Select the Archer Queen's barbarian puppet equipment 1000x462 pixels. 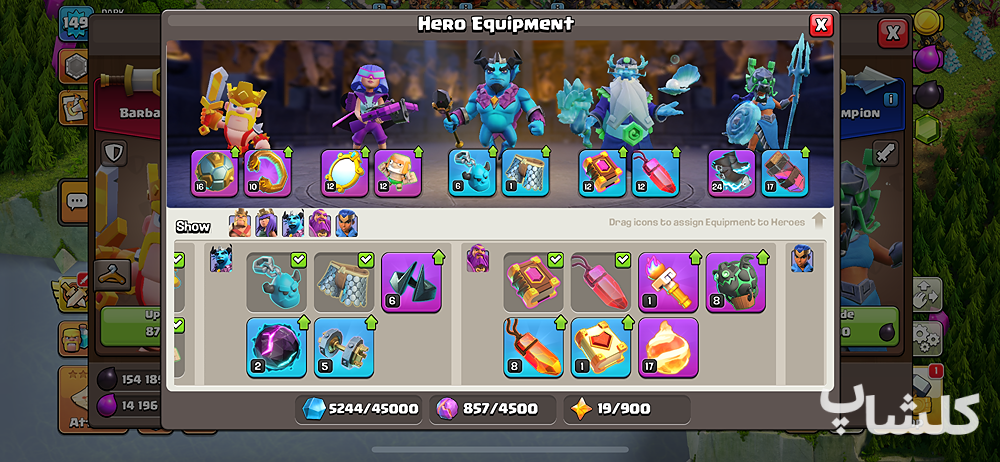tap(397, 173)
